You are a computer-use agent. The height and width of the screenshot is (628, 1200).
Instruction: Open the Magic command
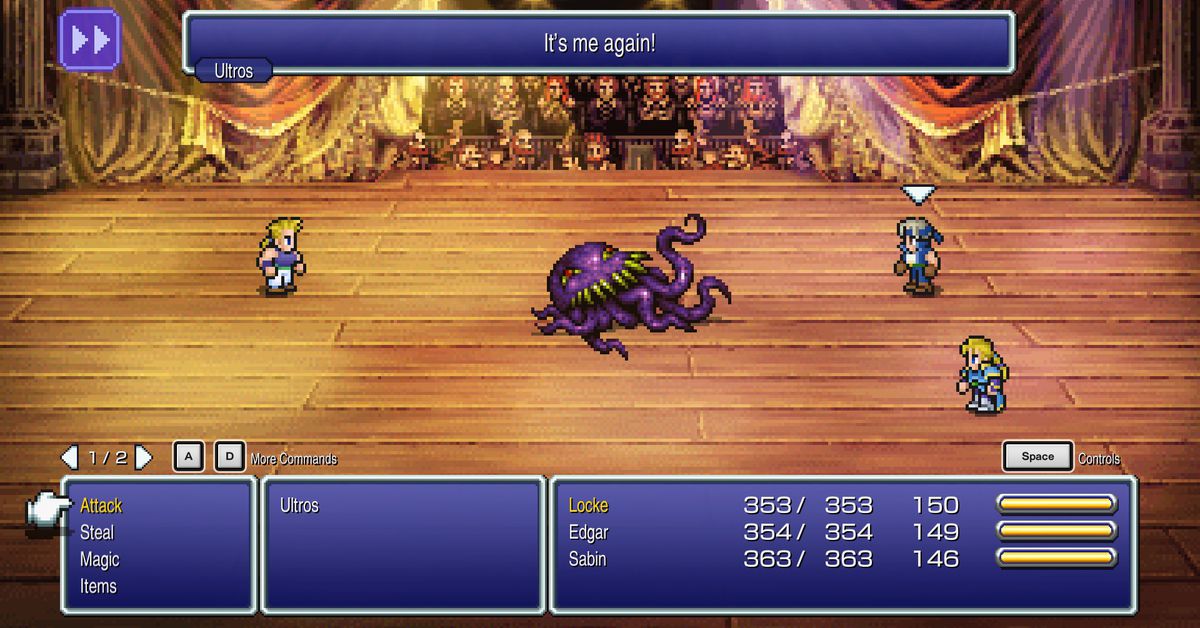point(99,560)
